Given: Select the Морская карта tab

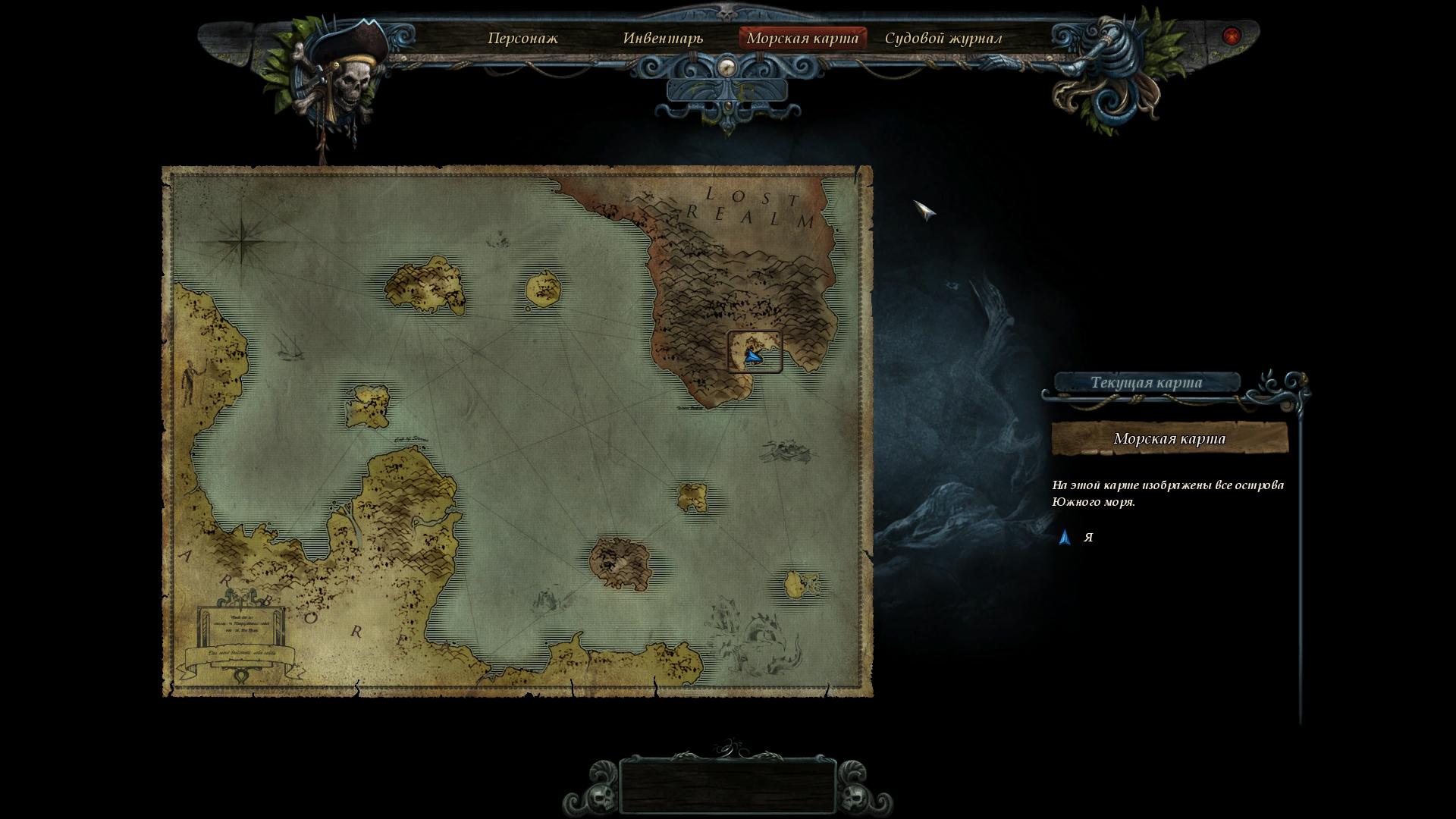Looking at the screenshot, I should 802,38.
